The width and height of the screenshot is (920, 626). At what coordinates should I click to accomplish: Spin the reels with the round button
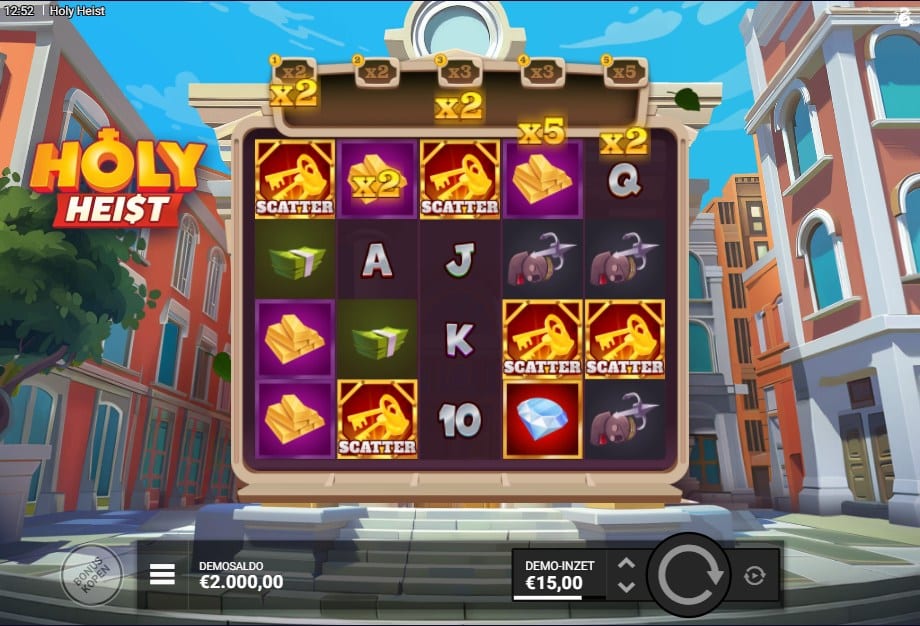(x=689, y=574)
